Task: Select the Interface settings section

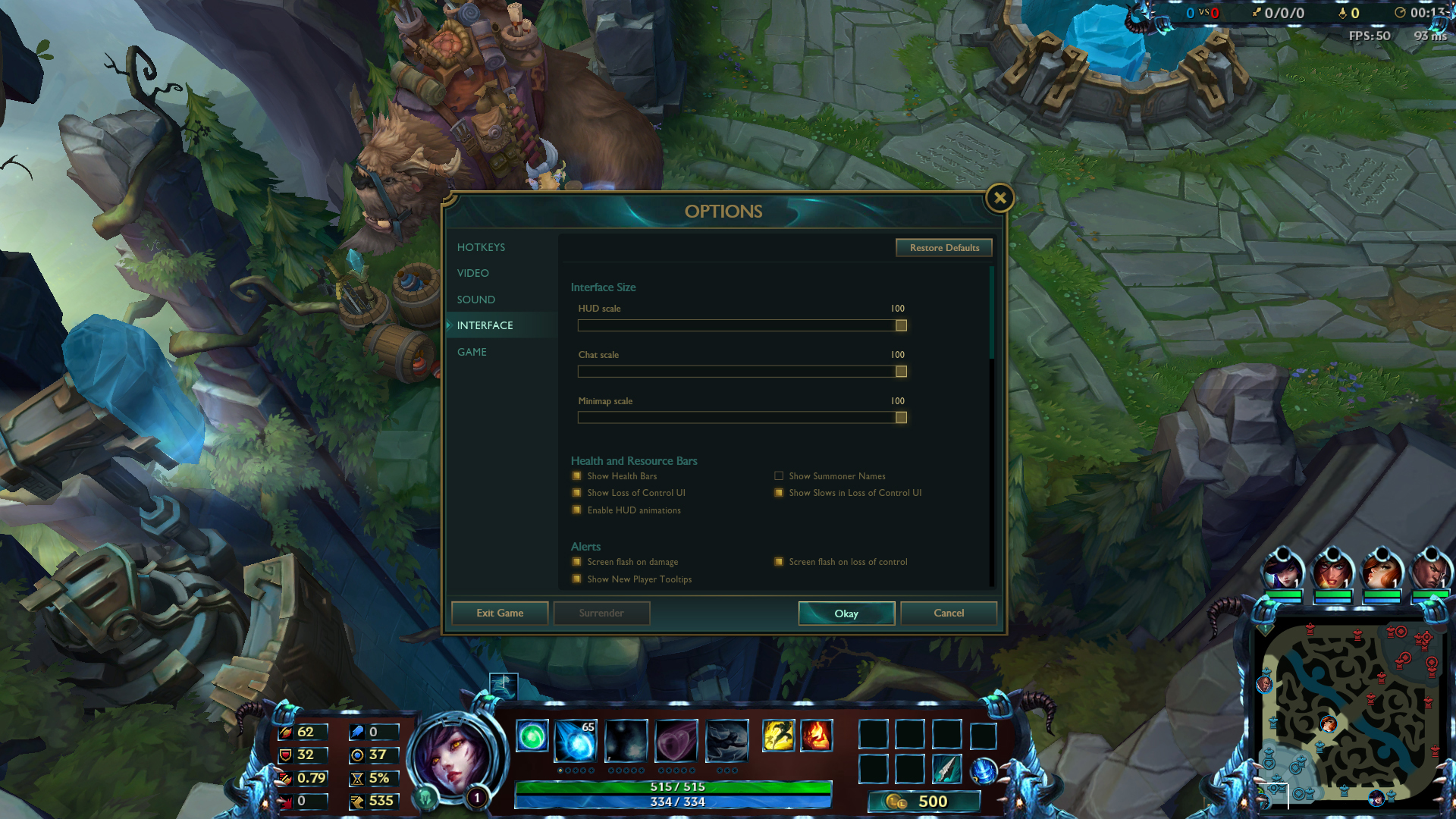Action: point(485,325)
